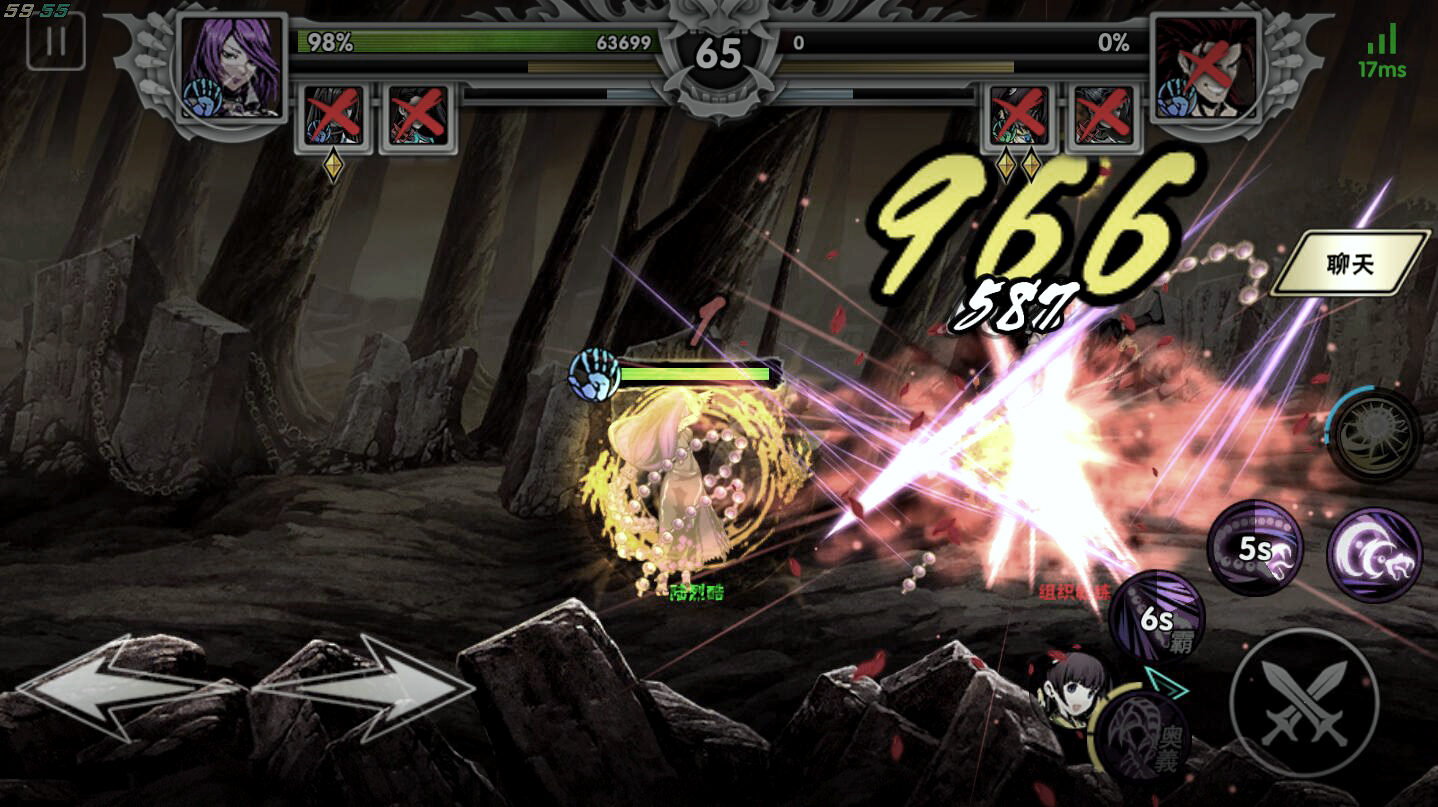1438x807 pixels.
Task: Pause the battle
Action: [56, 42]
